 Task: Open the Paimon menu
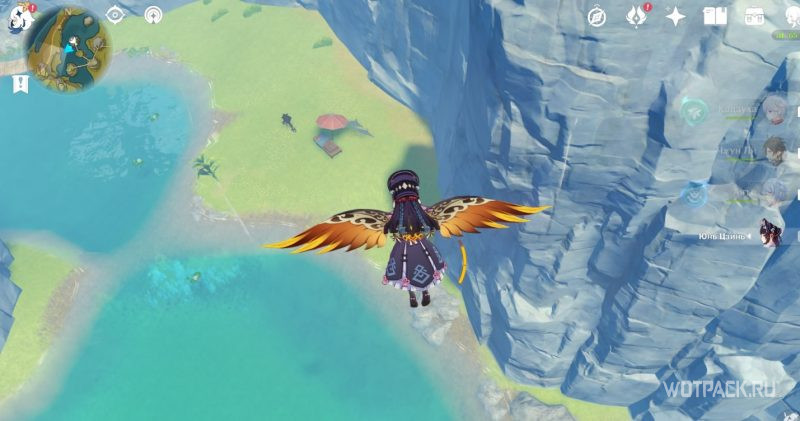click(20, 18)
